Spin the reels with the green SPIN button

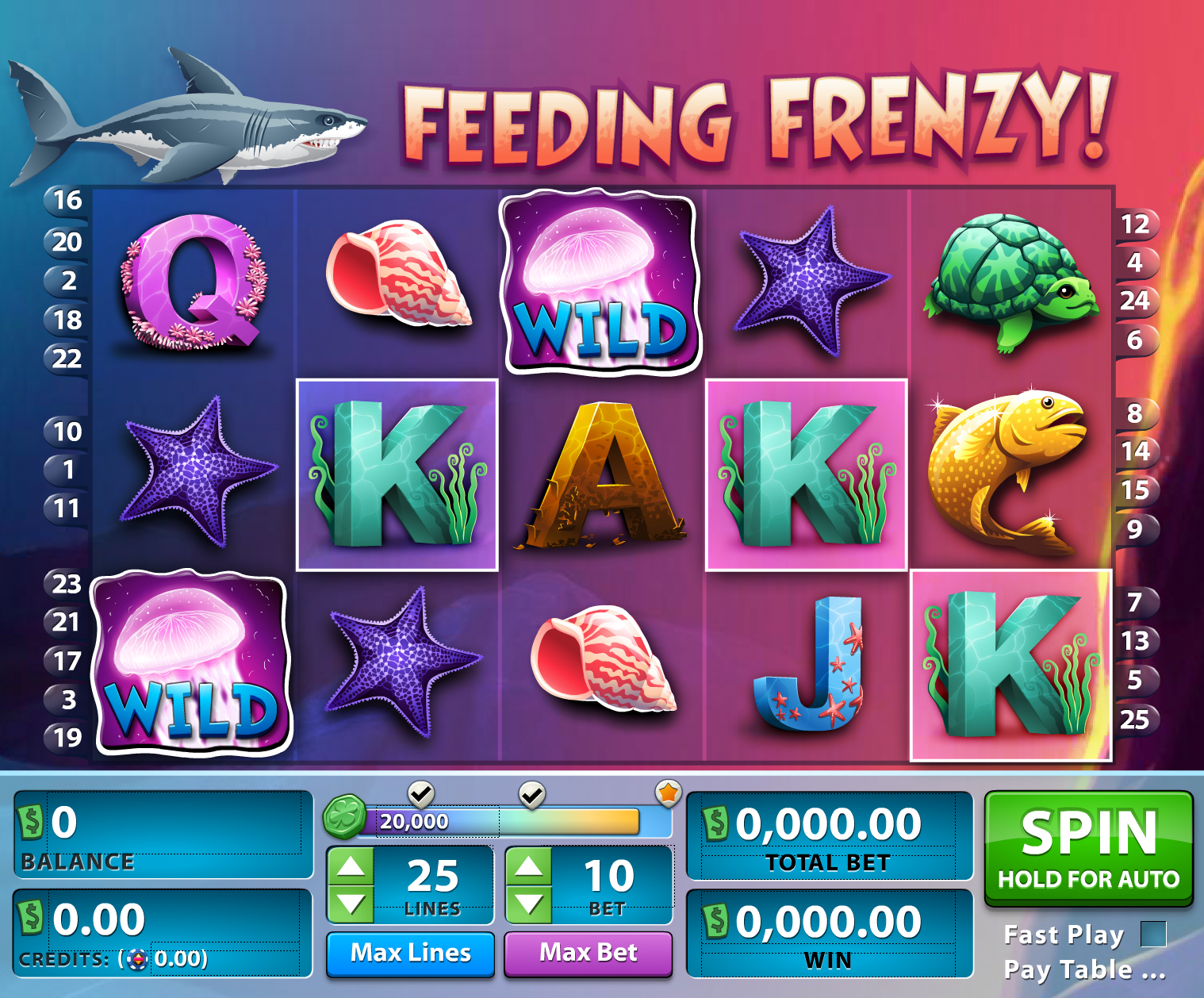tap(1088, 848)
